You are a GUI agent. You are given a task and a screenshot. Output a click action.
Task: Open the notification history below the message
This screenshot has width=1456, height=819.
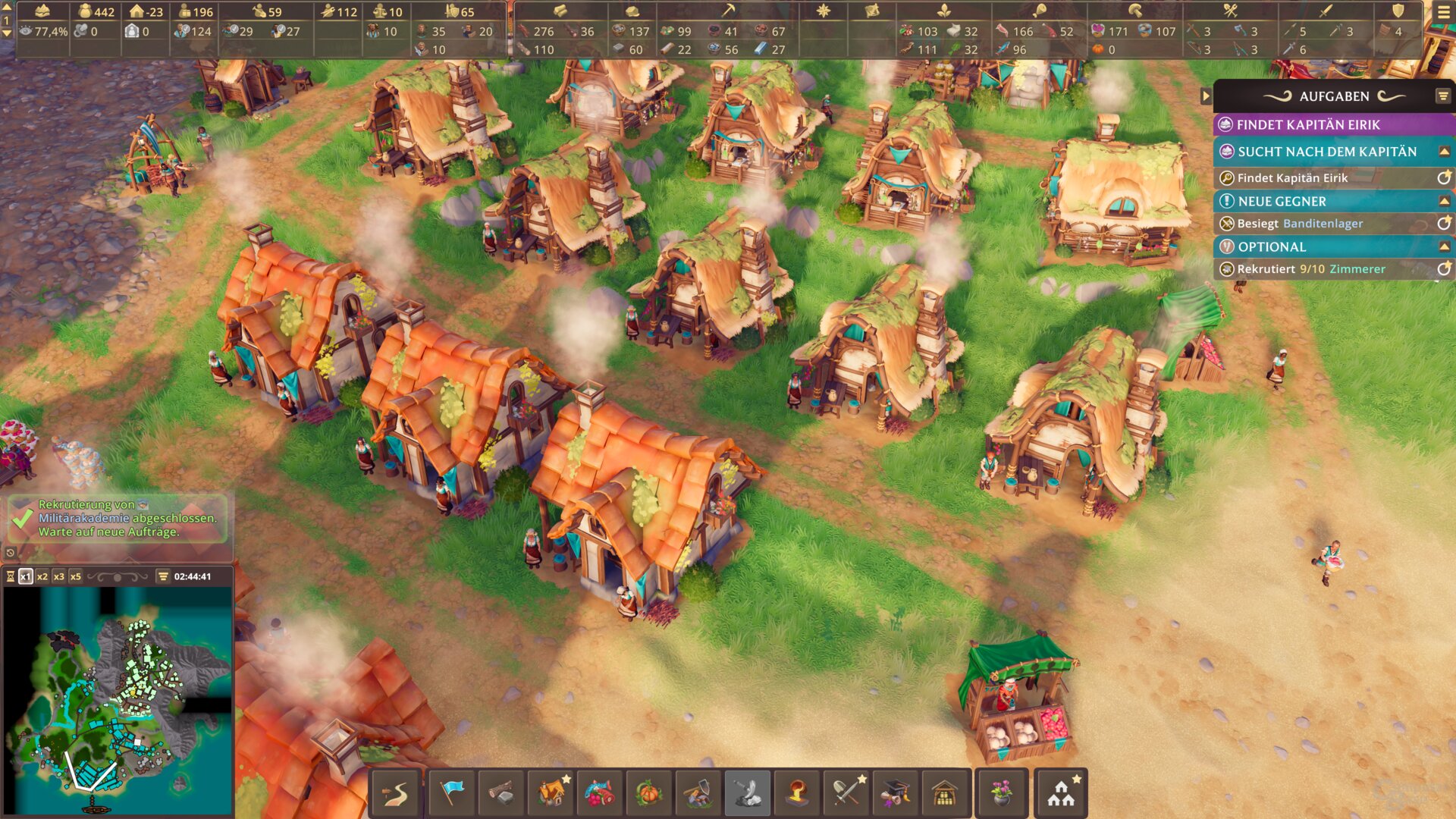(x=11, y=553)
